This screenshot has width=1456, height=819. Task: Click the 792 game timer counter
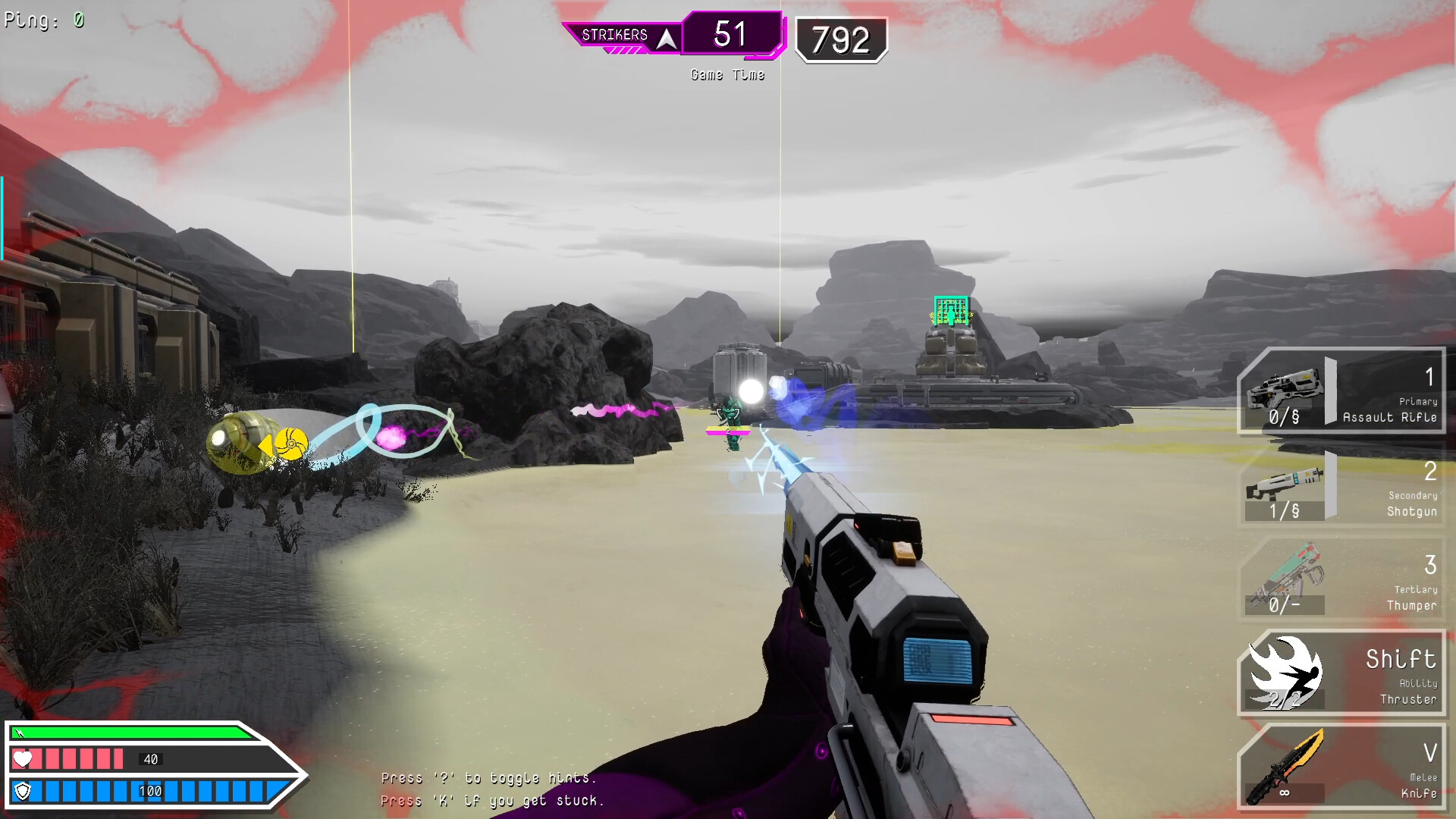[x=842, y=38]
